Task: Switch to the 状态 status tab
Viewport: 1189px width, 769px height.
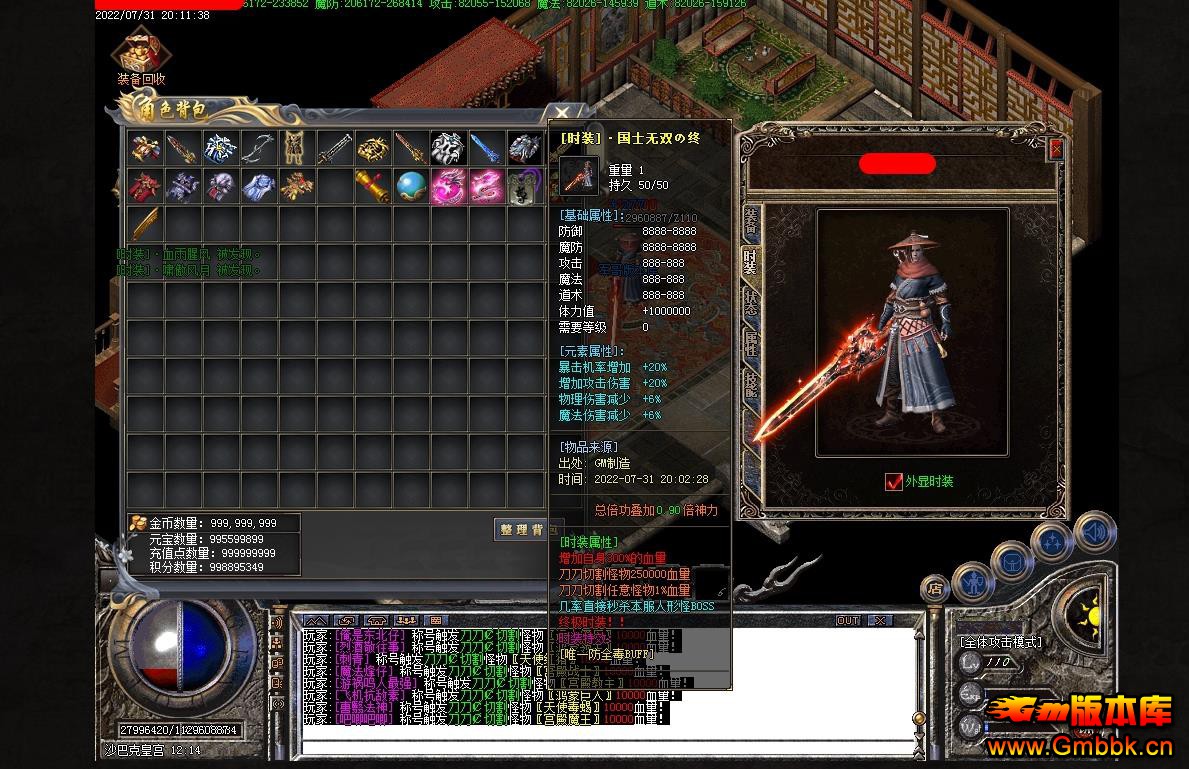Action: tap(750, 302)
